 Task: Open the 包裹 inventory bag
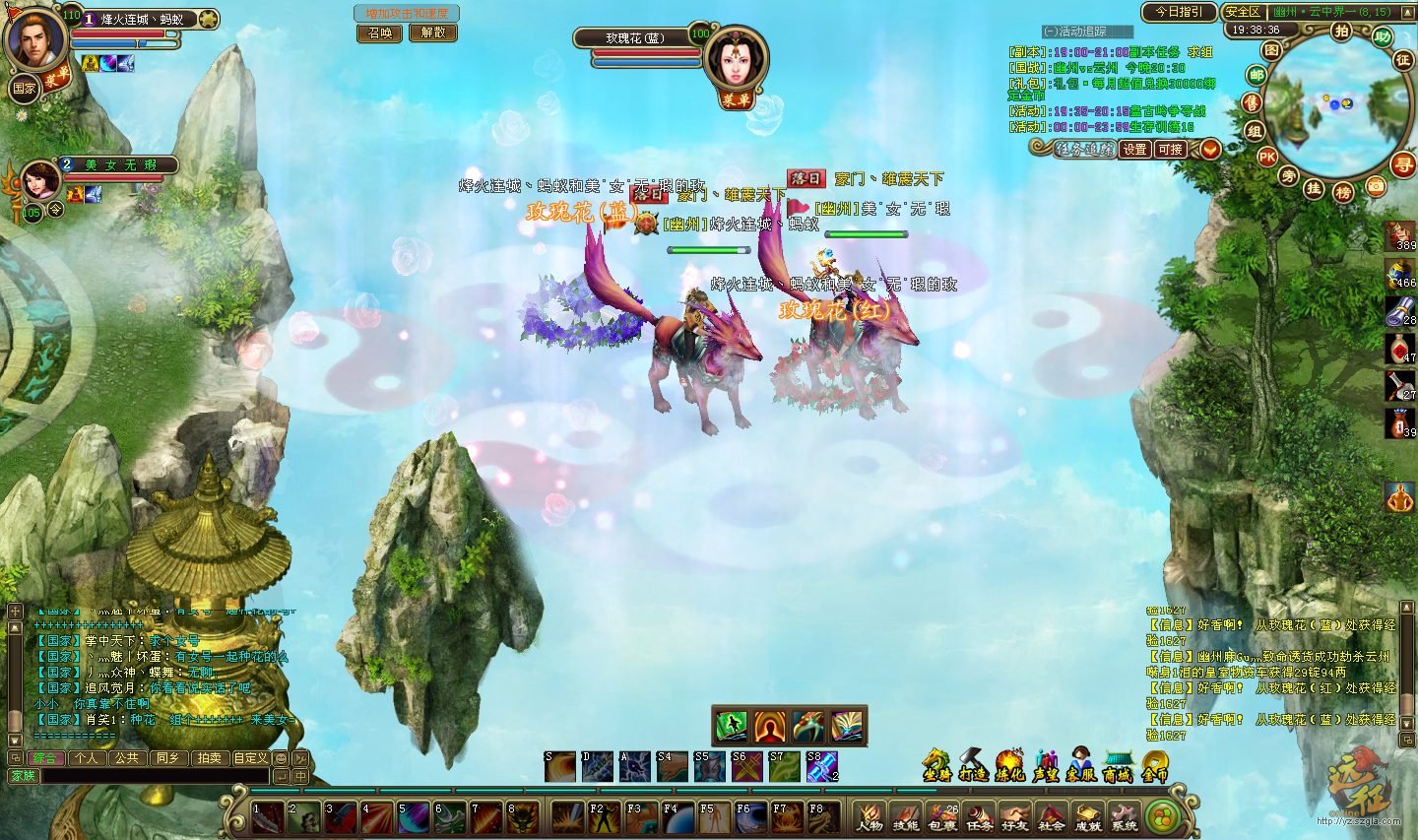(942, 818)
